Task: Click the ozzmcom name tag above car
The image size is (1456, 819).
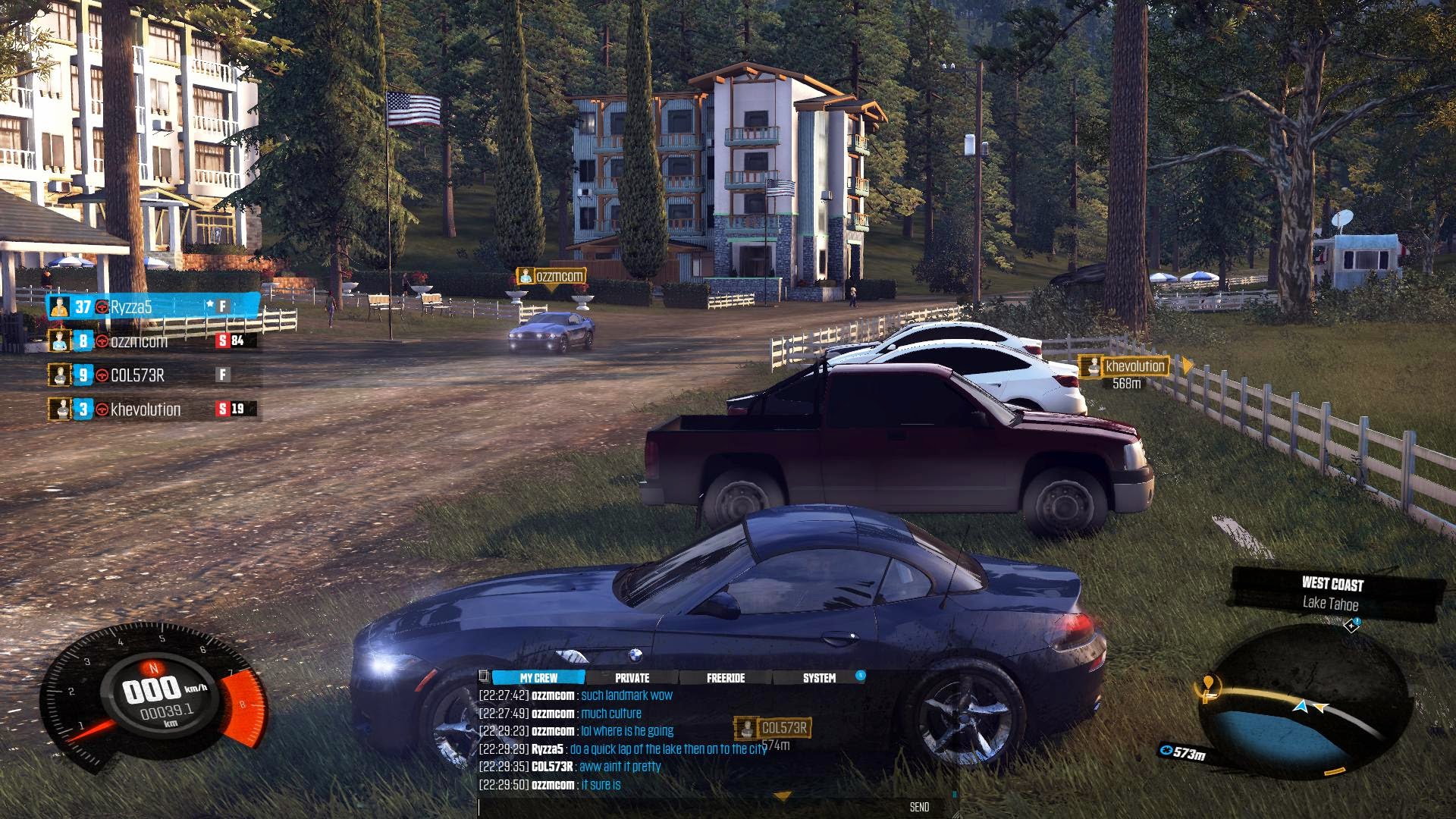Action: click(x=551, y=277)
